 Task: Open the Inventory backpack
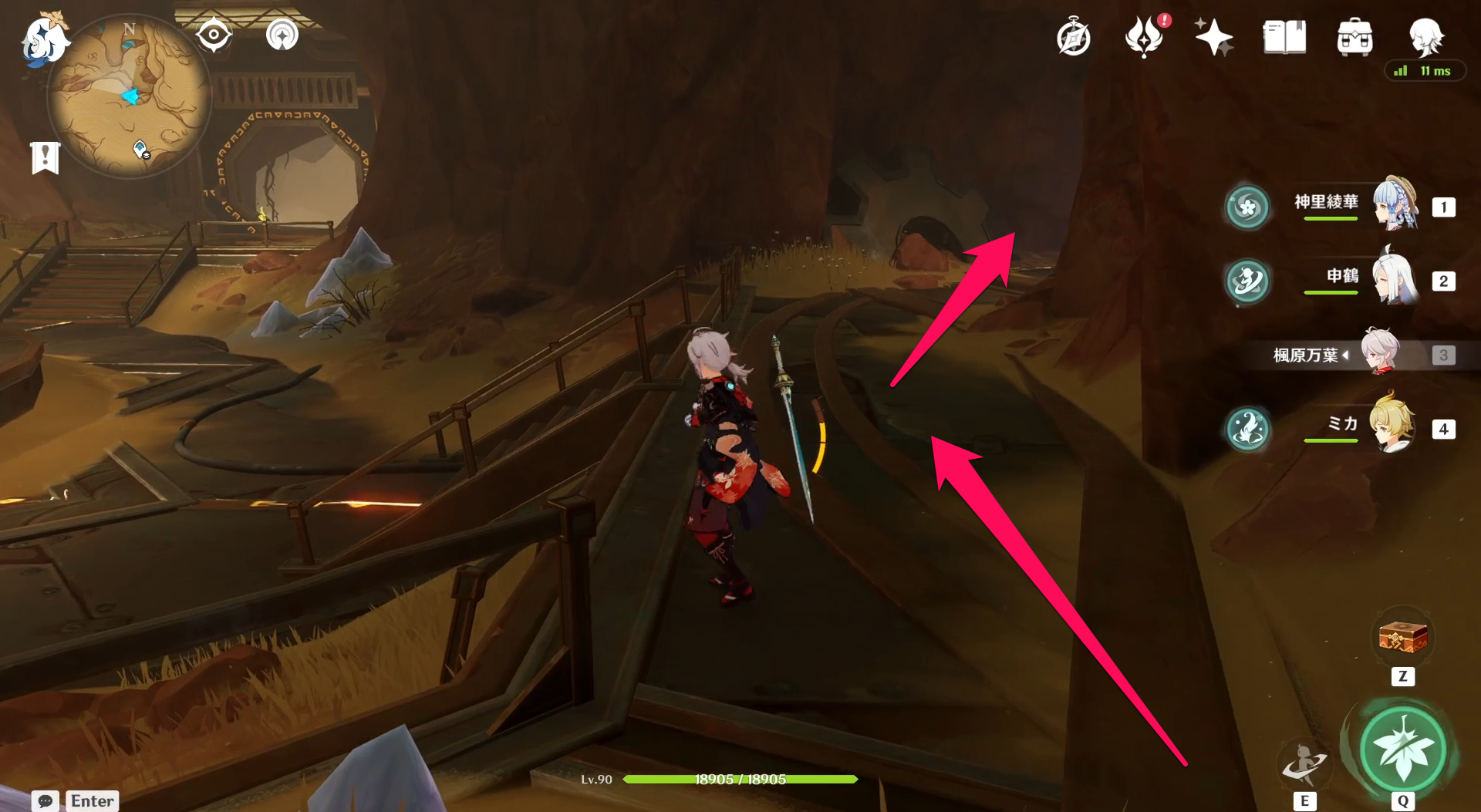[x=1354, y=35]
